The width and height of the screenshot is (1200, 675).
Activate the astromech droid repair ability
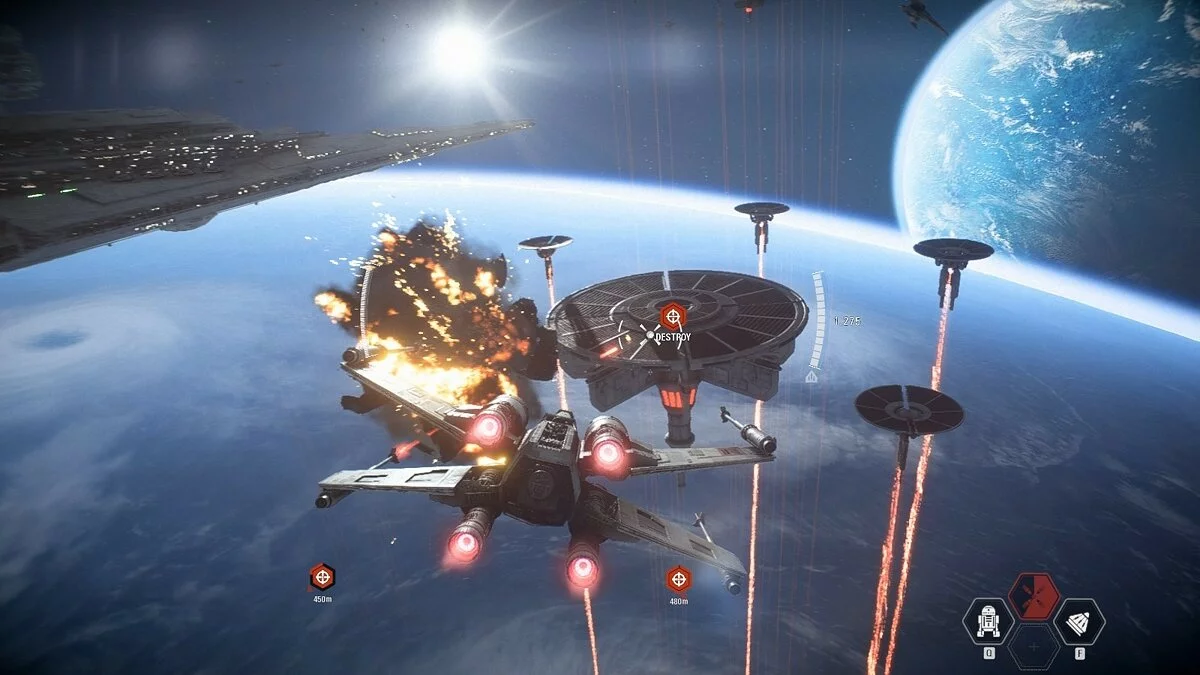[x=988, y=621]
